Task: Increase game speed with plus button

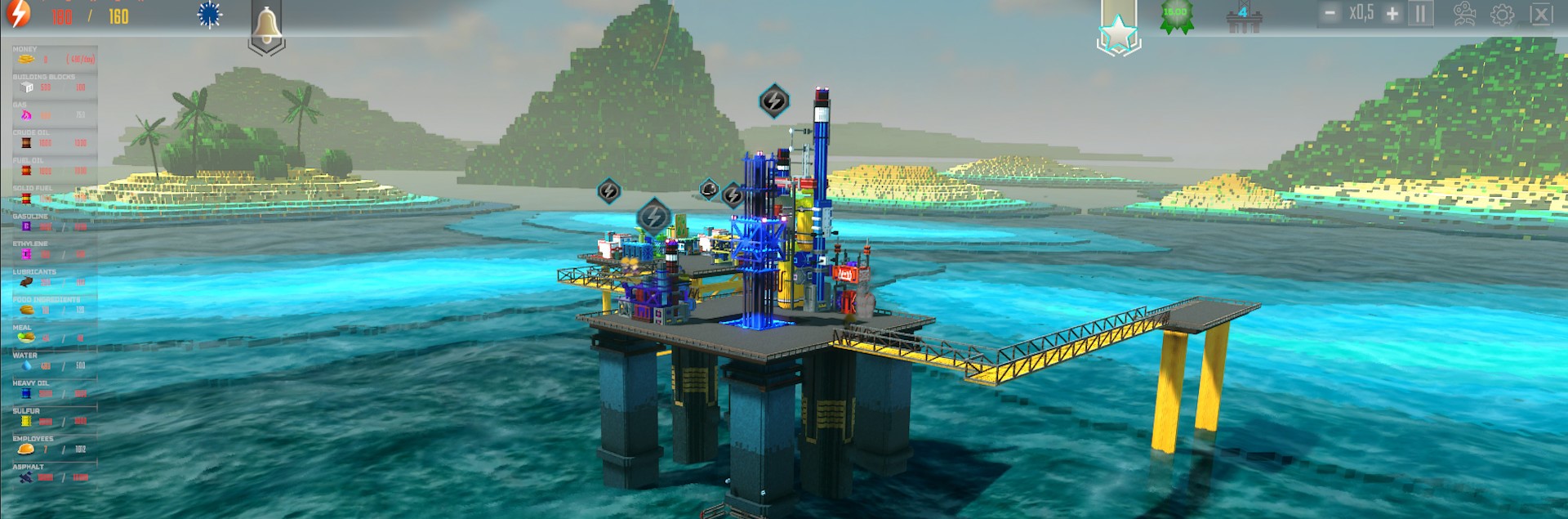Action: click(x=1392, y=14)
